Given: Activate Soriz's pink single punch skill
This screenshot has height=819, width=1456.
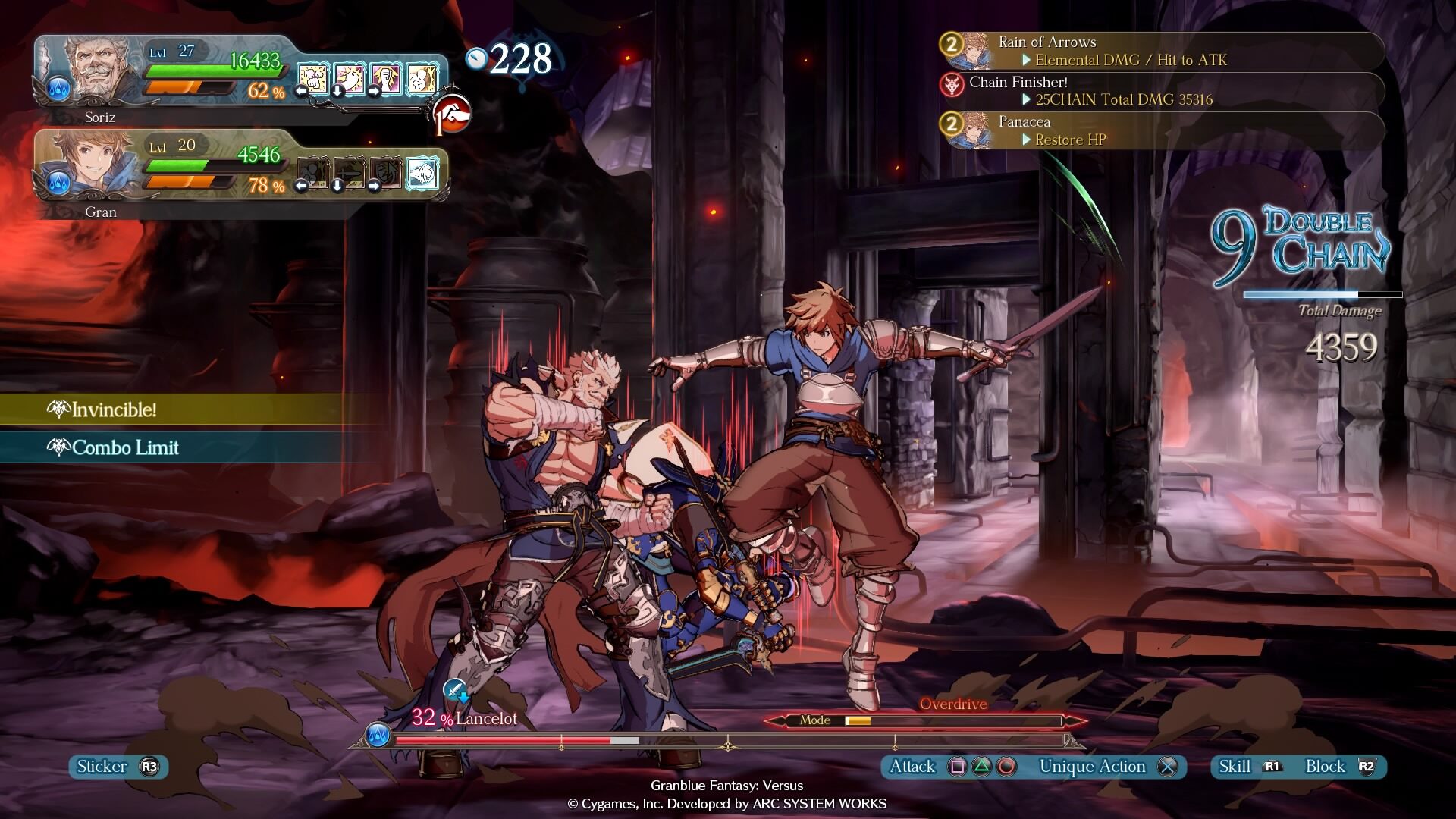Looking at the screenshot, I should click(x=350, y=78).
